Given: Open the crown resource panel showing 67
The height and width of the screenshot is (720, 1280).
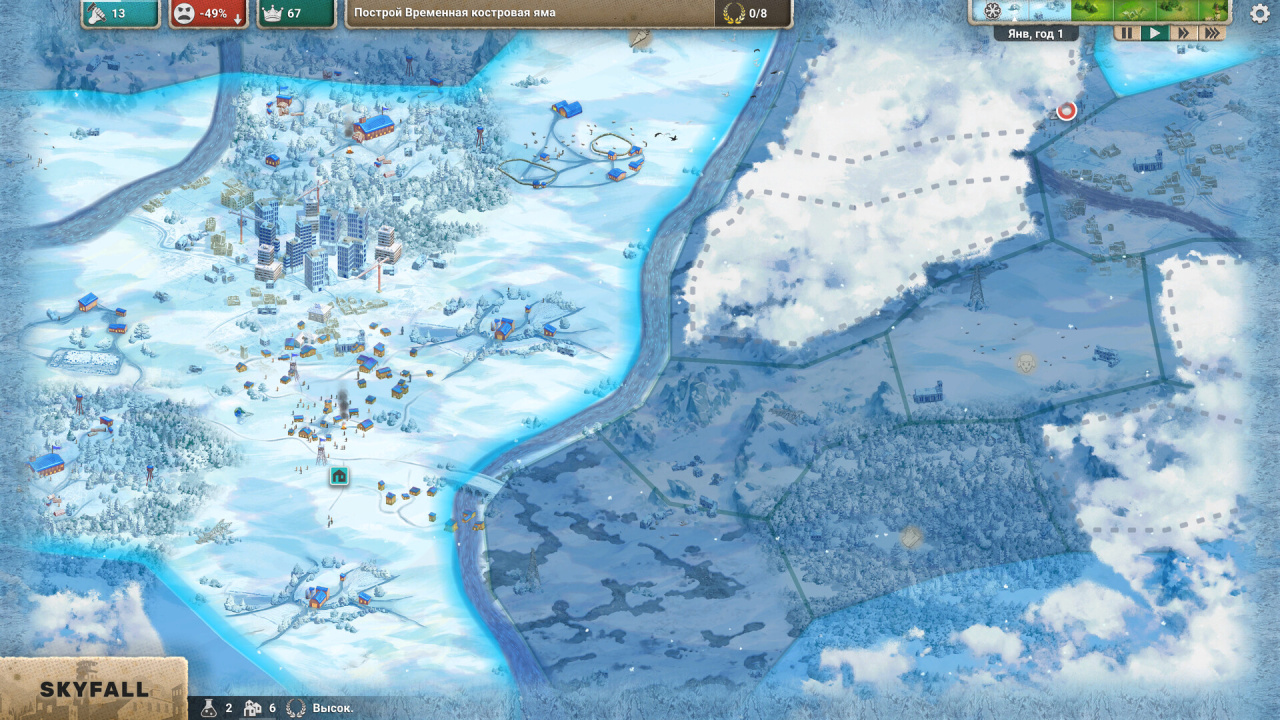Looking at the screenshot, I should (x=296, y=13).
